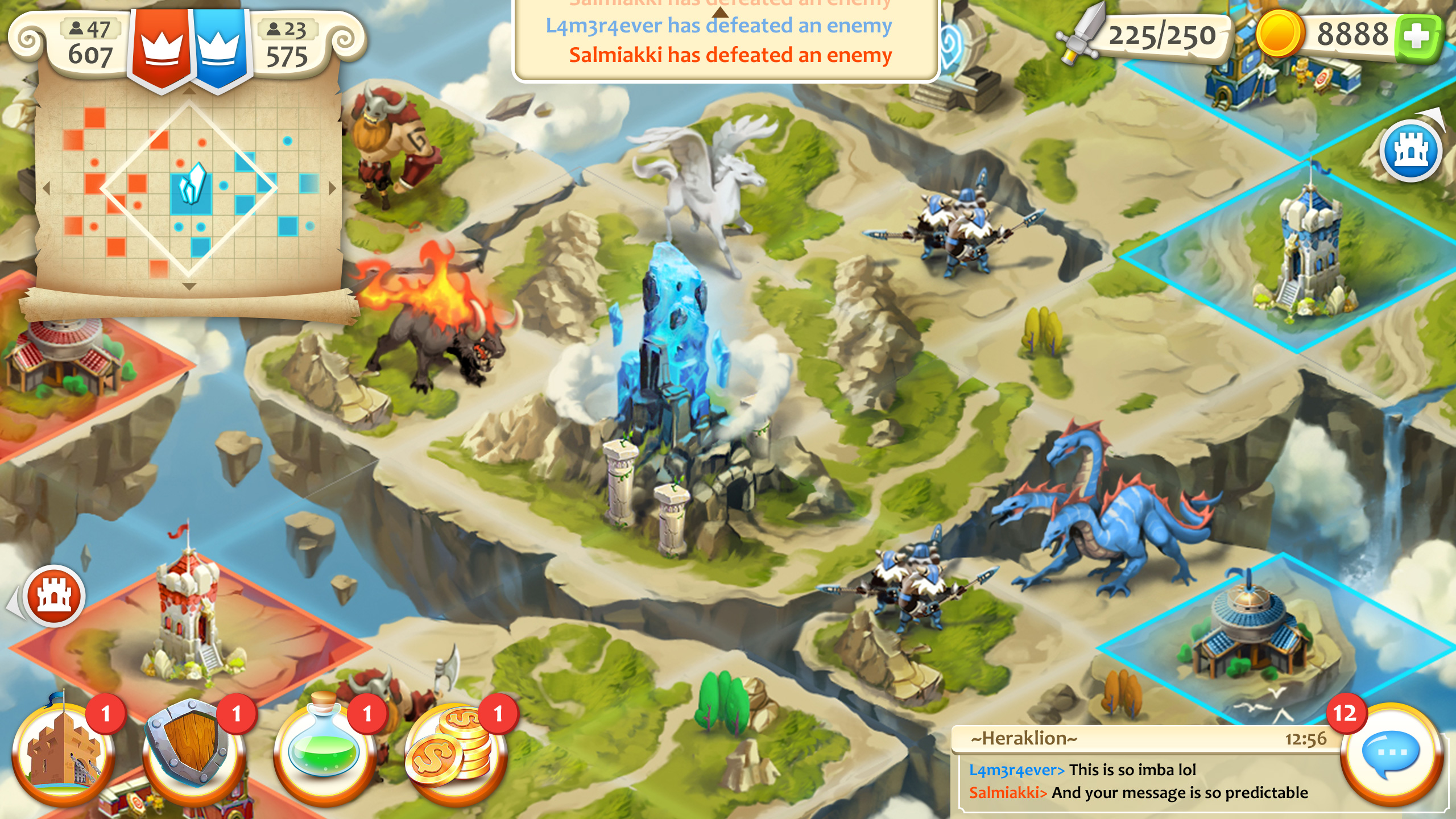This screenshot has height=819, width=1456.
Task: Click the minimap's up scroll arrow
Action: [x=189, y=91]
